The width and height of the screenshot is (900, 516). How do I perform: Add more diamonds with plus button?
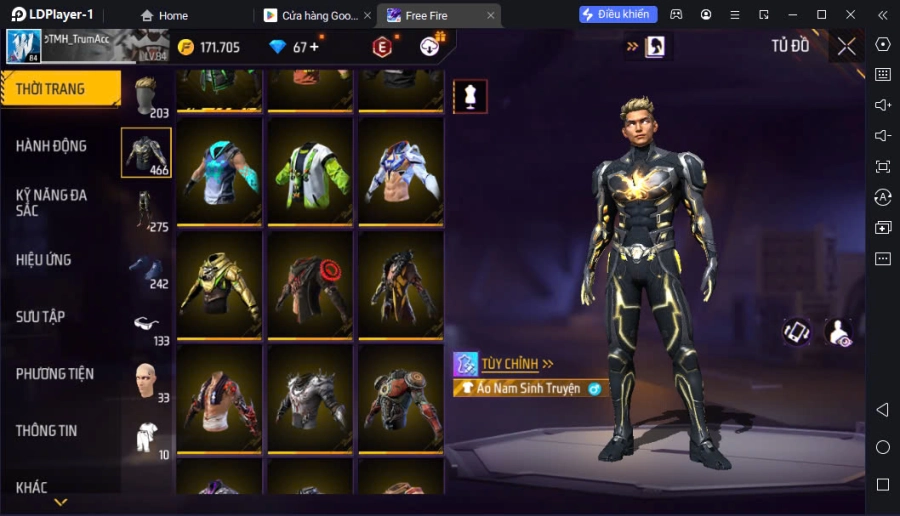315,47
